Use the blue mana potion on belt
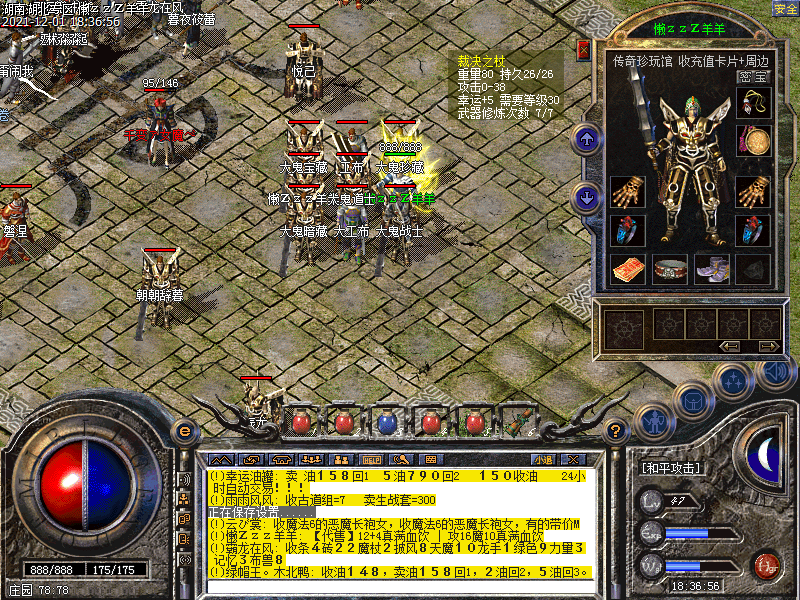 386,422
